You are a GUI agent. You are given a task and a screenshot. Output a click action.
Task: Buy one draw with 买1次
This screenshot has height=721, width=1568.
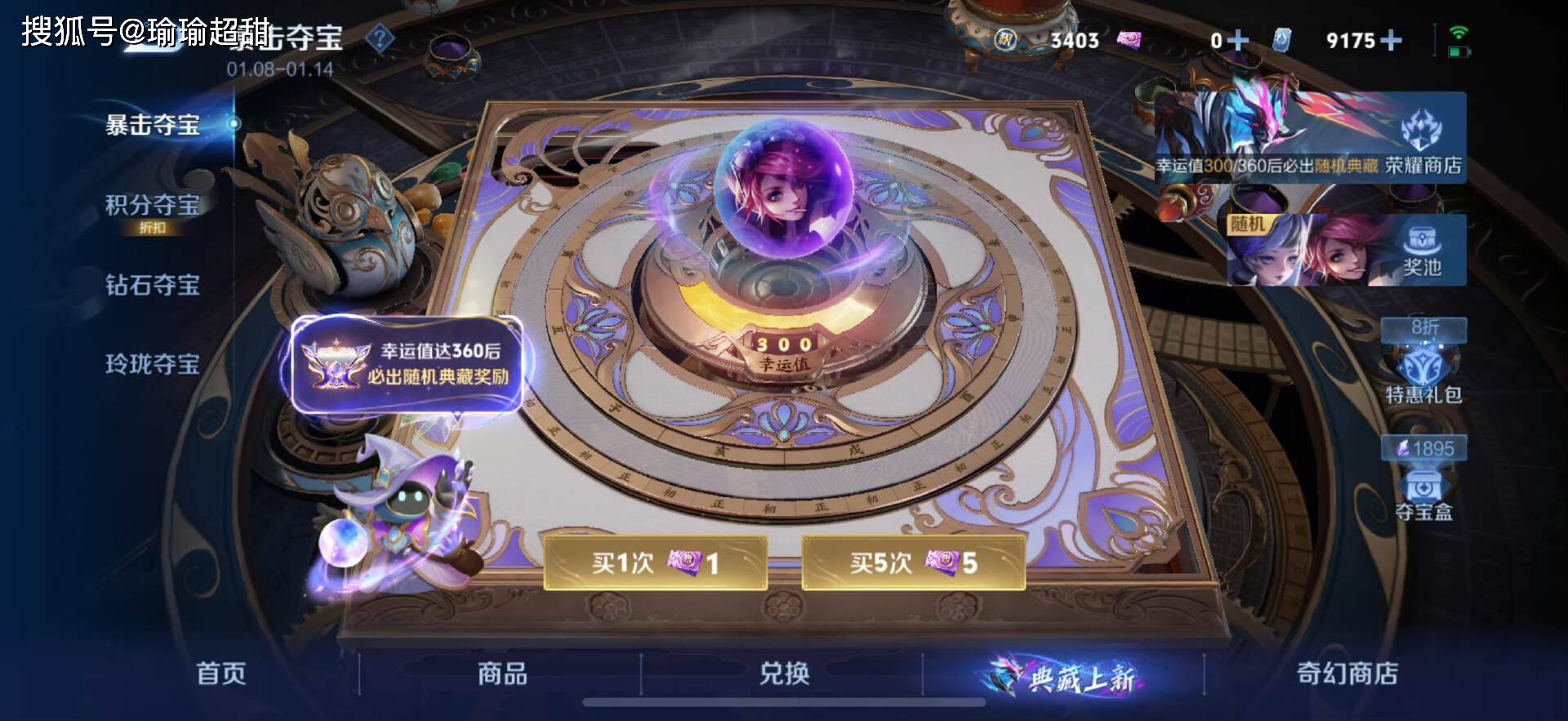coord(655,563)
